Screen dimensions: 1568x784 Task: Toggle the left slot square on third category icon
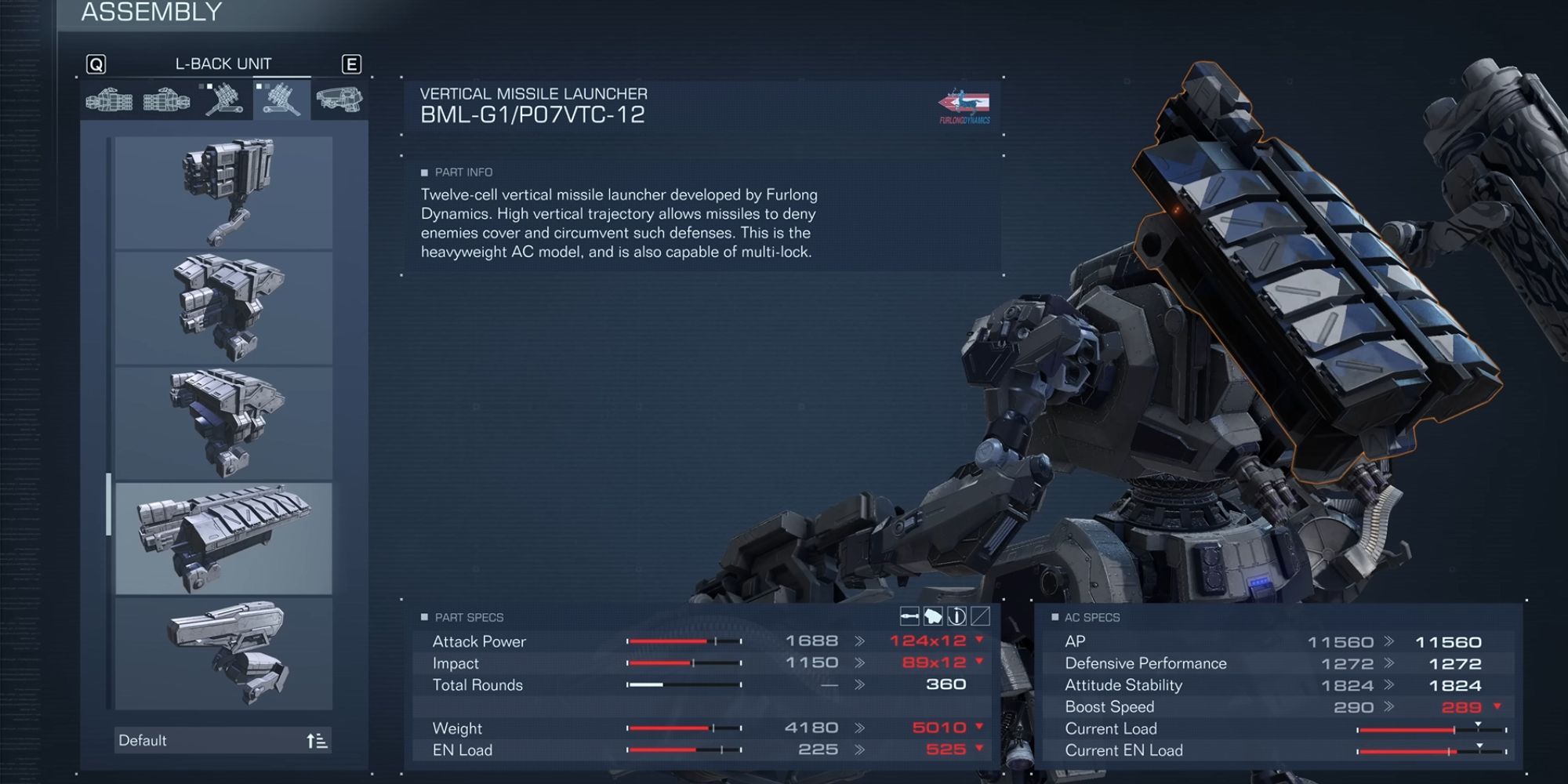coord(201,85)
